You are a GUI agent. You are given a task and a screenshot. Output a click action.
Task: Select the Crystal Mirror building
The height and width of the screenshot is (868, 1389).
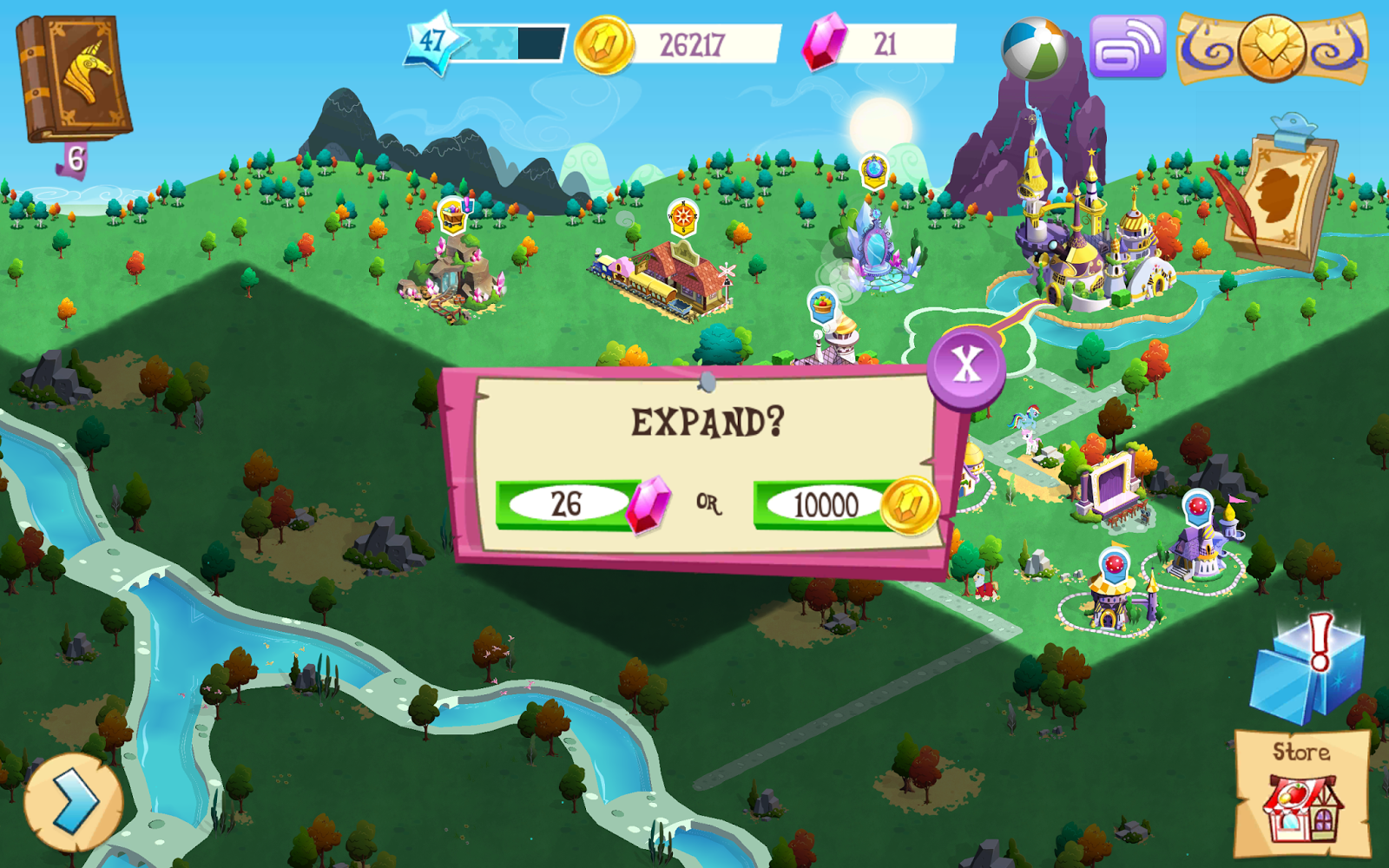(877, 252)
